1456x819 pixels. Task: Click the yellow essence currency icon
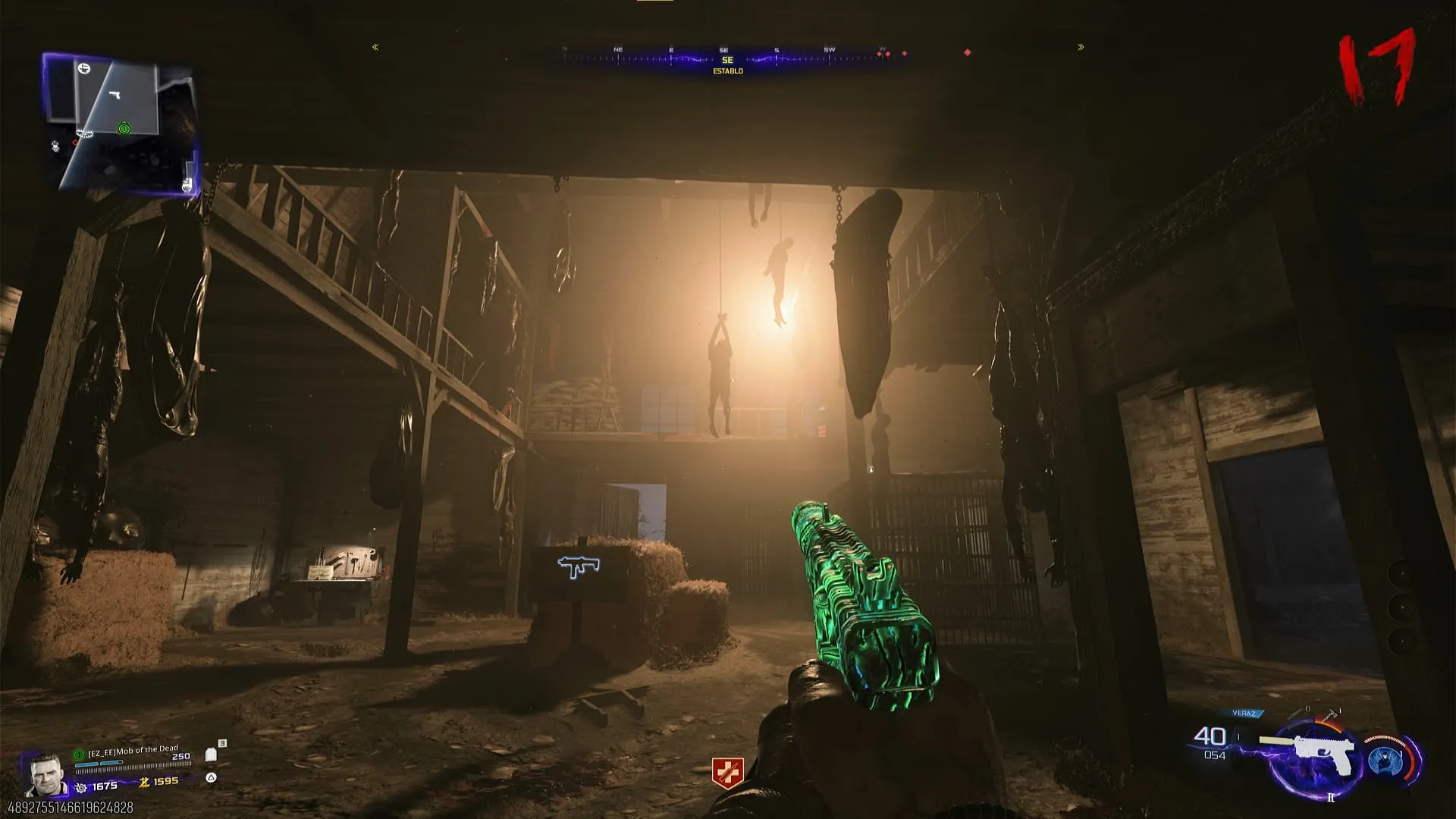pos(143,782)
